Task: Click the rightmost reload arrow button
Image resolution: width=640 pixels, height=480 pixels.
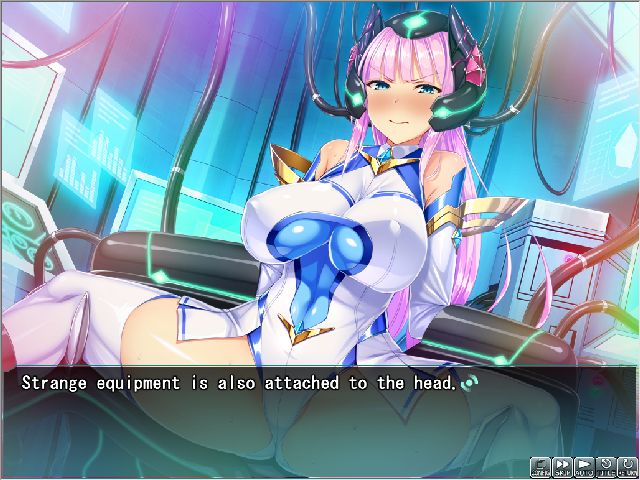Action: click(628, 465)
